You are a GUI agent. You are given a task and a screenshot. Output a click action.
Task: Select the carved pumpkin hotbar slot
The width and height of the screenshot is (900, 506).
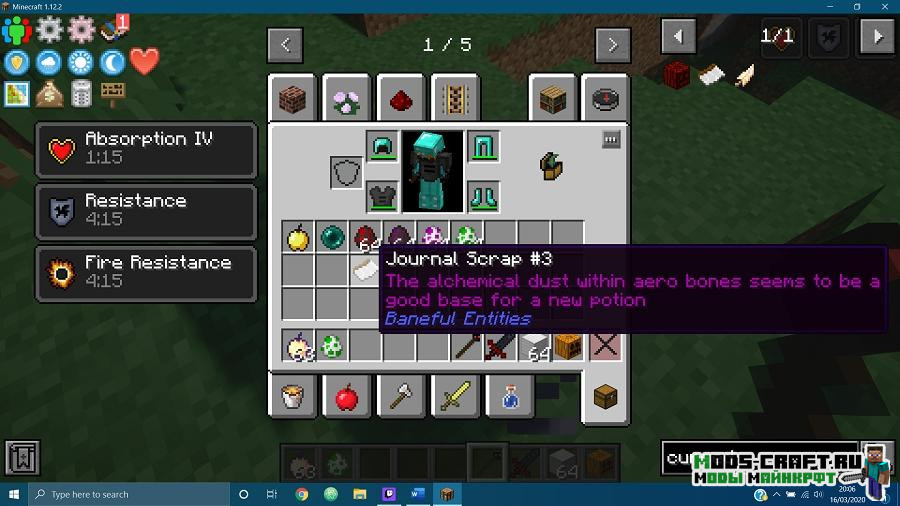coord(569,346)
